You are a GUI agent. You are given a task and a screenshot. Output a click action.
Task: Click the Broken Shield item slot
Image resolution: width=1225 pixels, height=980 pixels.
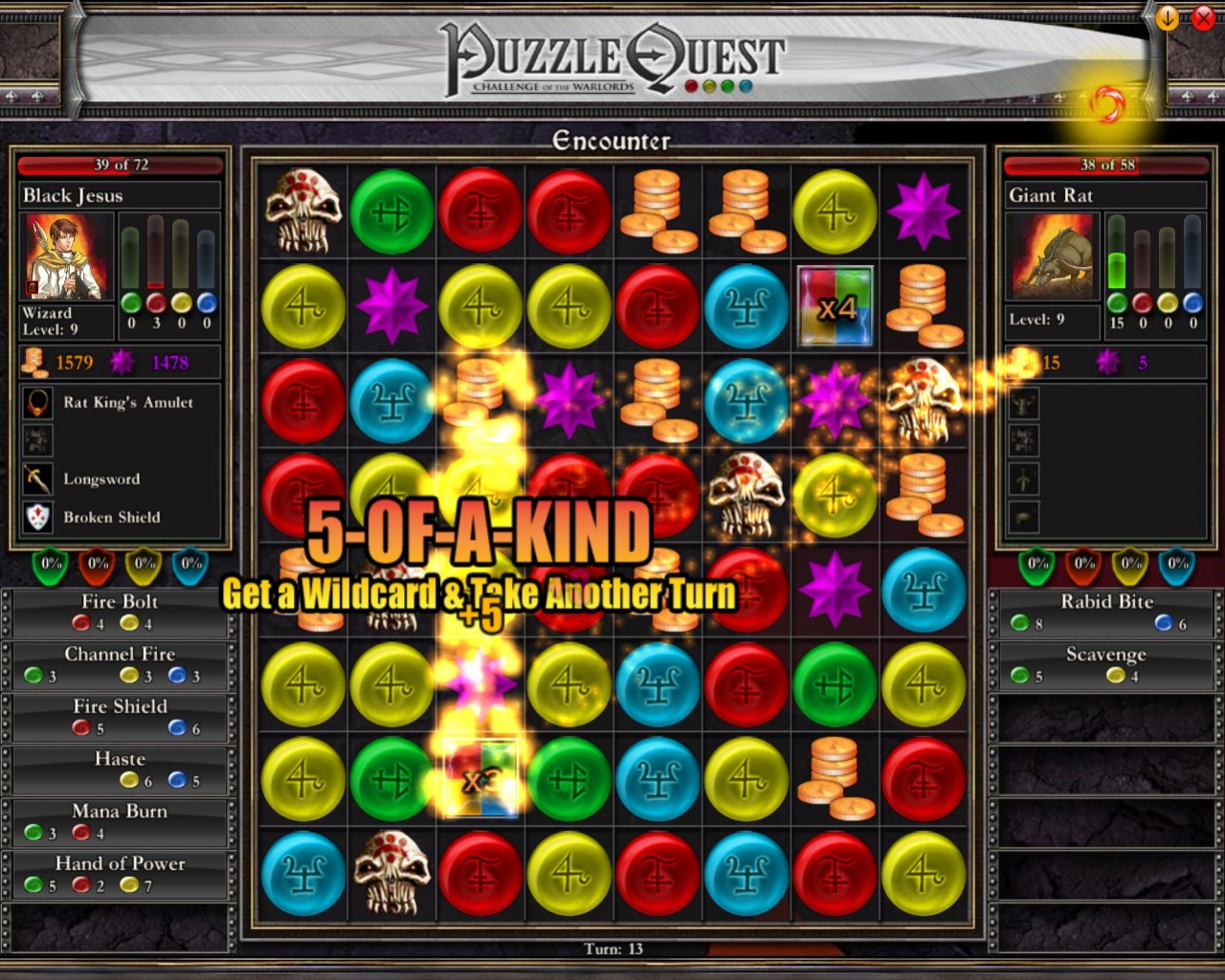(x=111, y=517)
